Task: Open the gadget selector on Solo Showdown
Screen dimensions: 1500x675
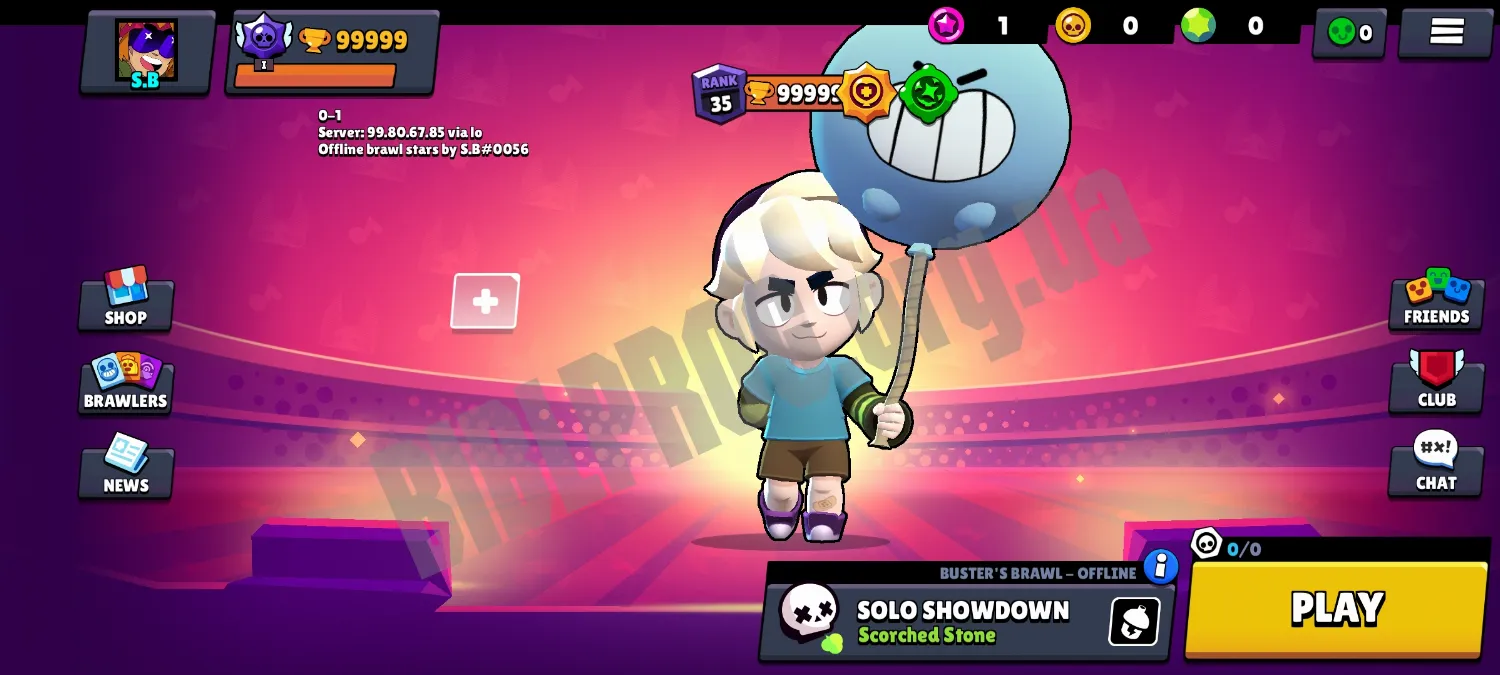Action: [x=1134, y=622]
